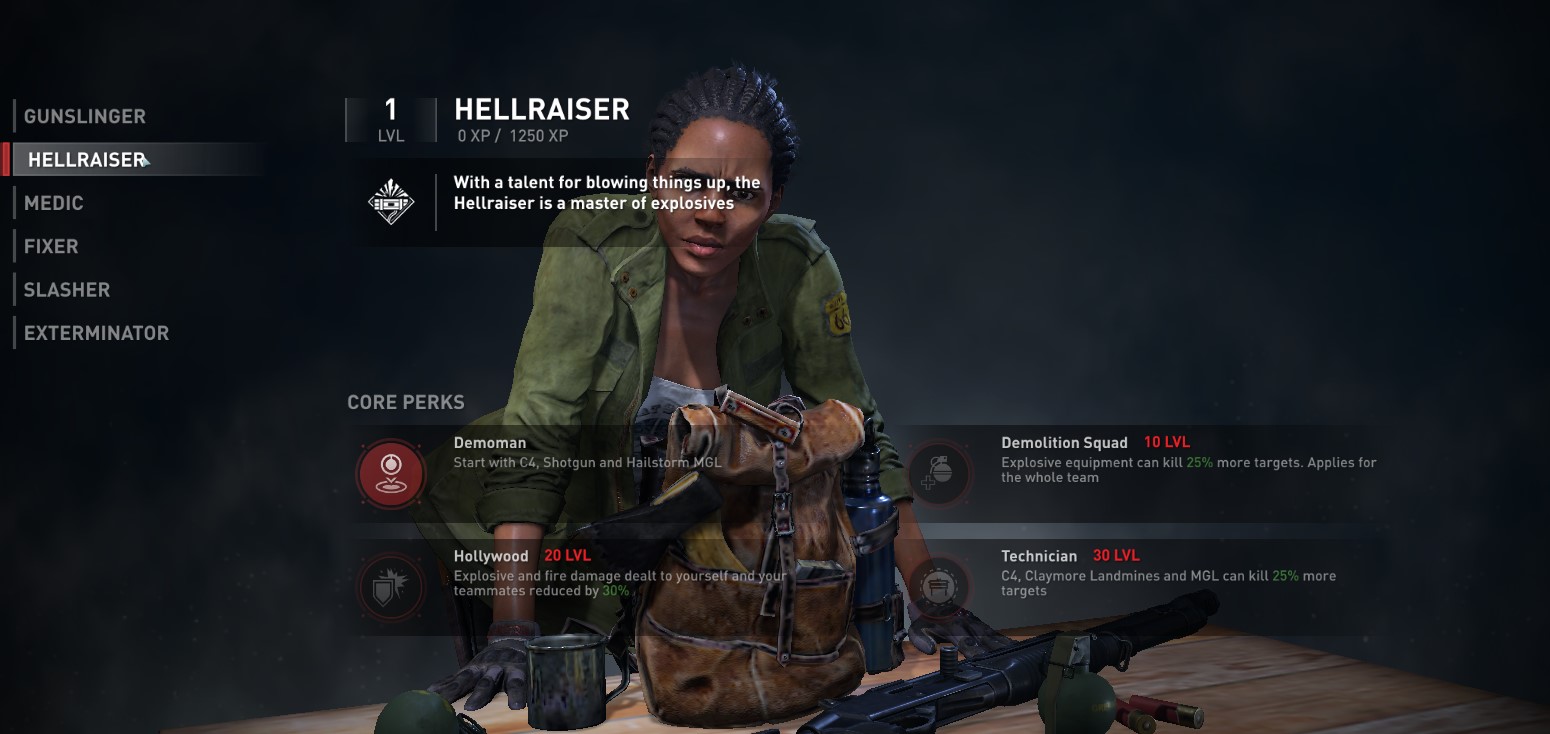This screenshot has height=734, width=1550.
Task: Select the Demolition Squad perk icon
Action: coord(938,472)
